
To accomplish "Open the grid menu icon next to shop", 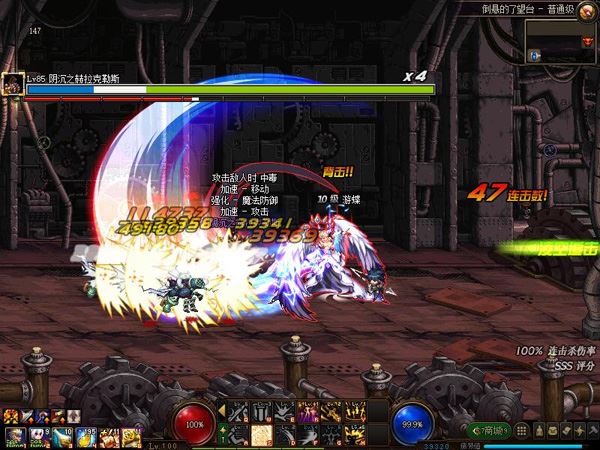I will tap(520, 430).
